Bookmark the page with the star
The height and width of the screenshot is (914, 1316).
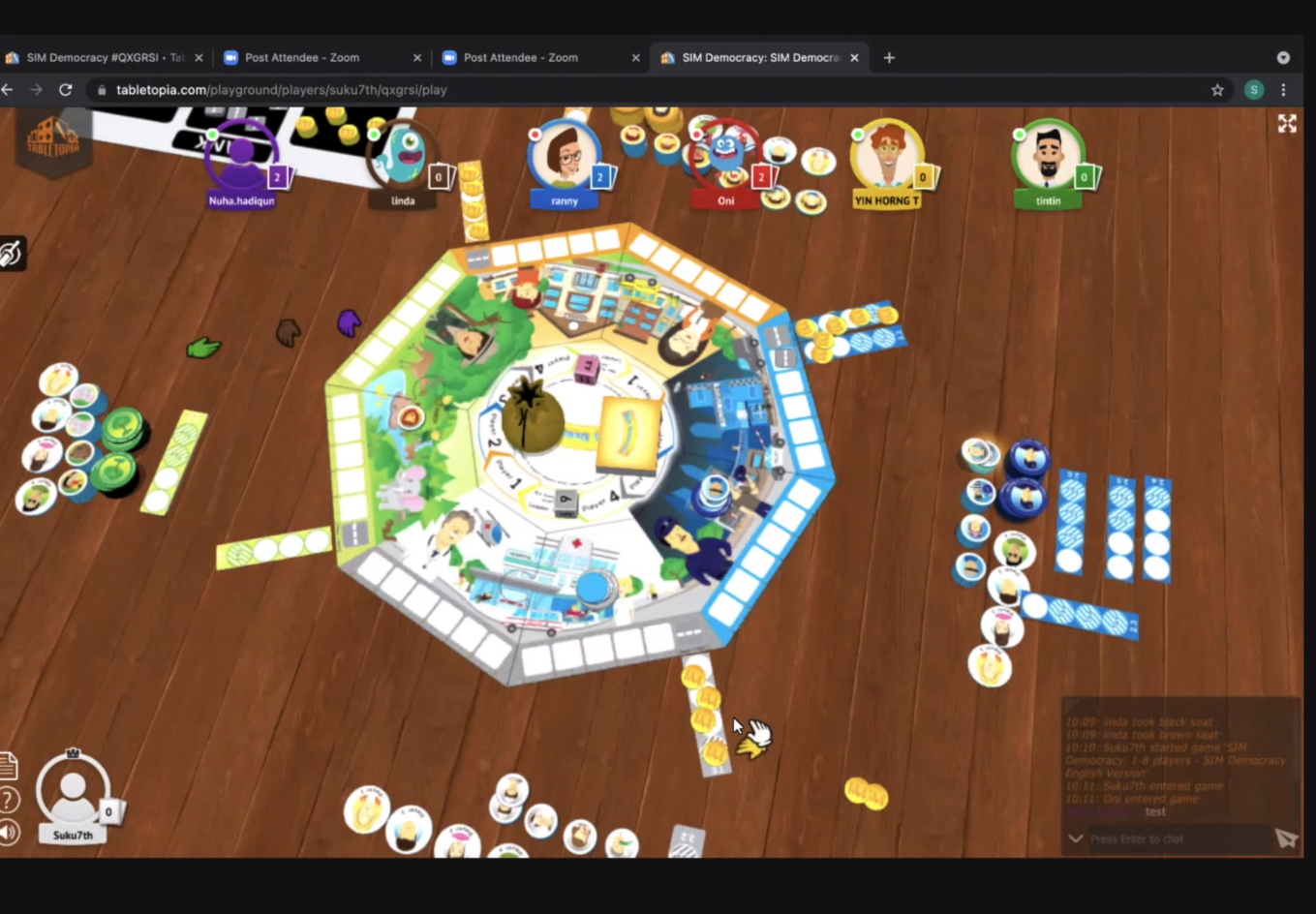[1217, 89]
